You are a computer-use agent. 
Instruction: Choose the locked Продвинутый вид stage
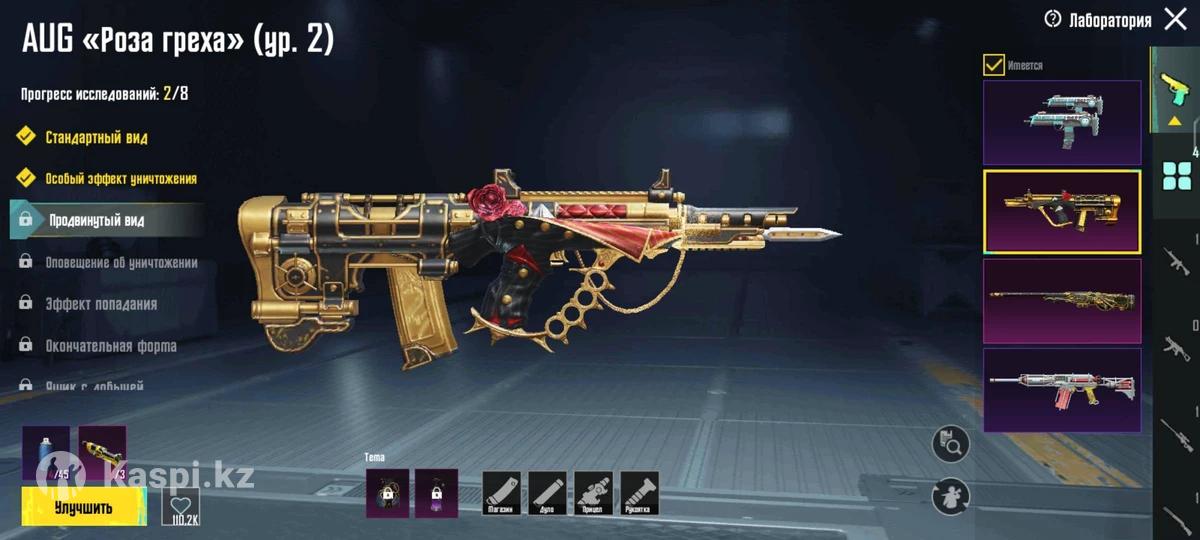(96, 220)
